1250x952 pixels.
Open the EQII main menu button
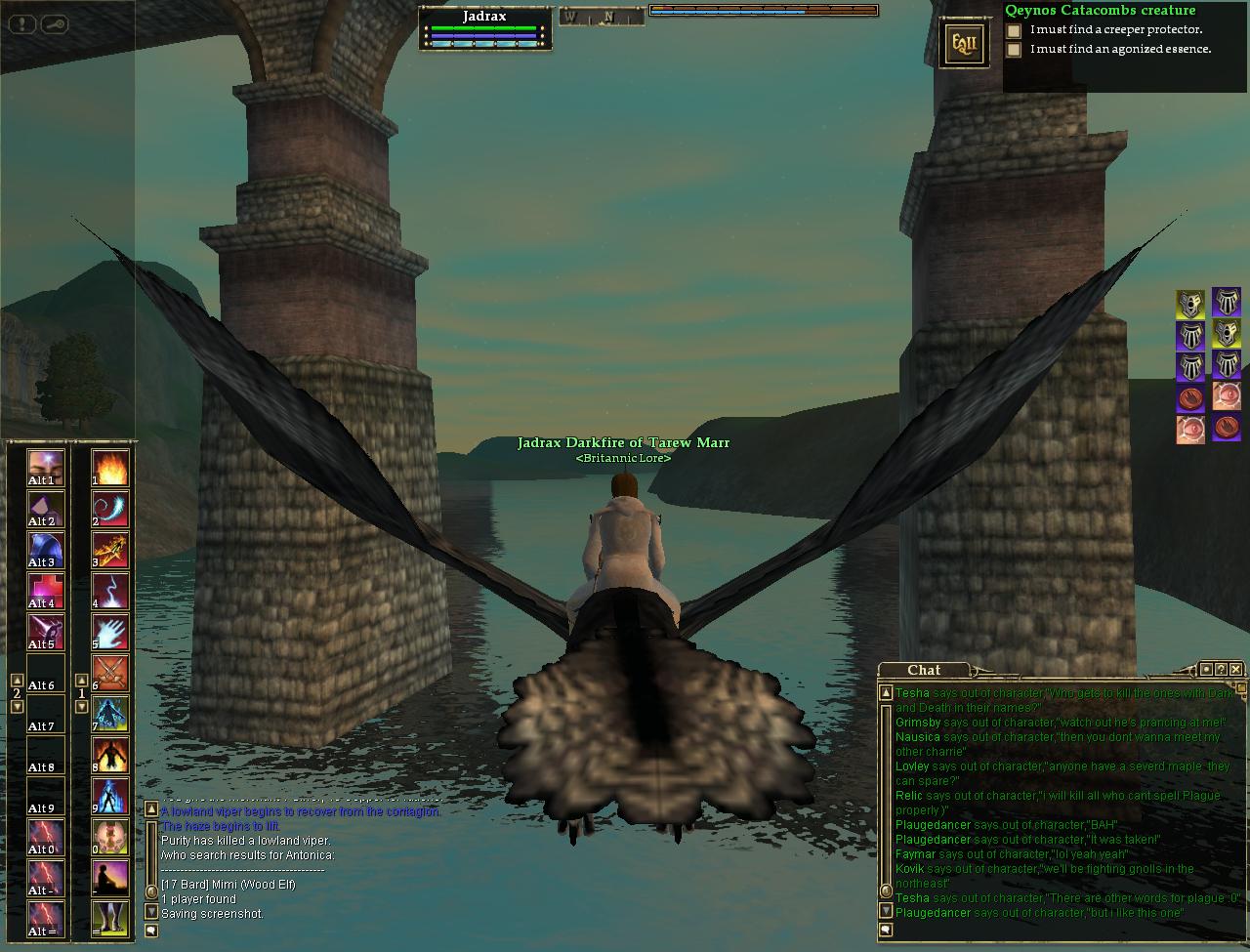[963, 44]
